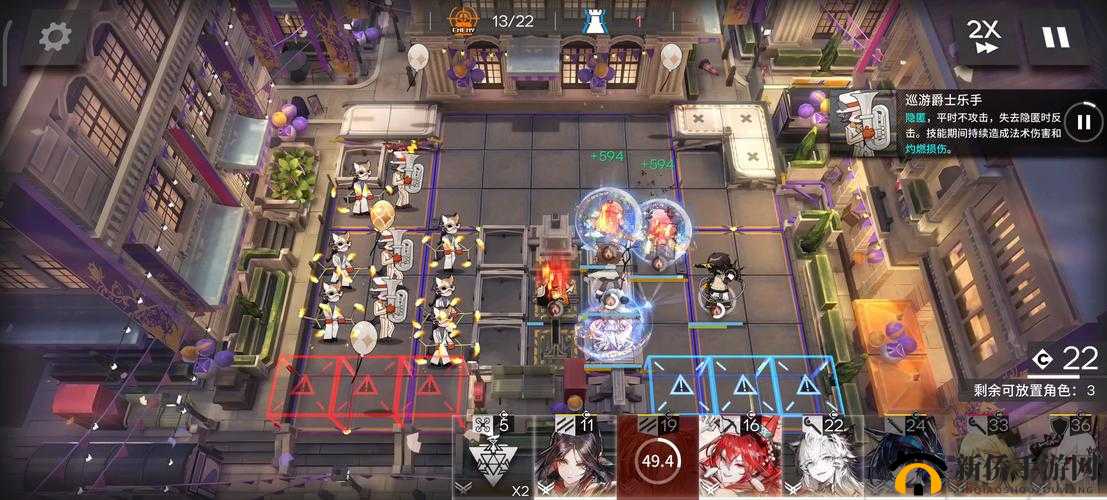
Task: Select the redeploying card showing 49.4
Action: click(657, 462)
